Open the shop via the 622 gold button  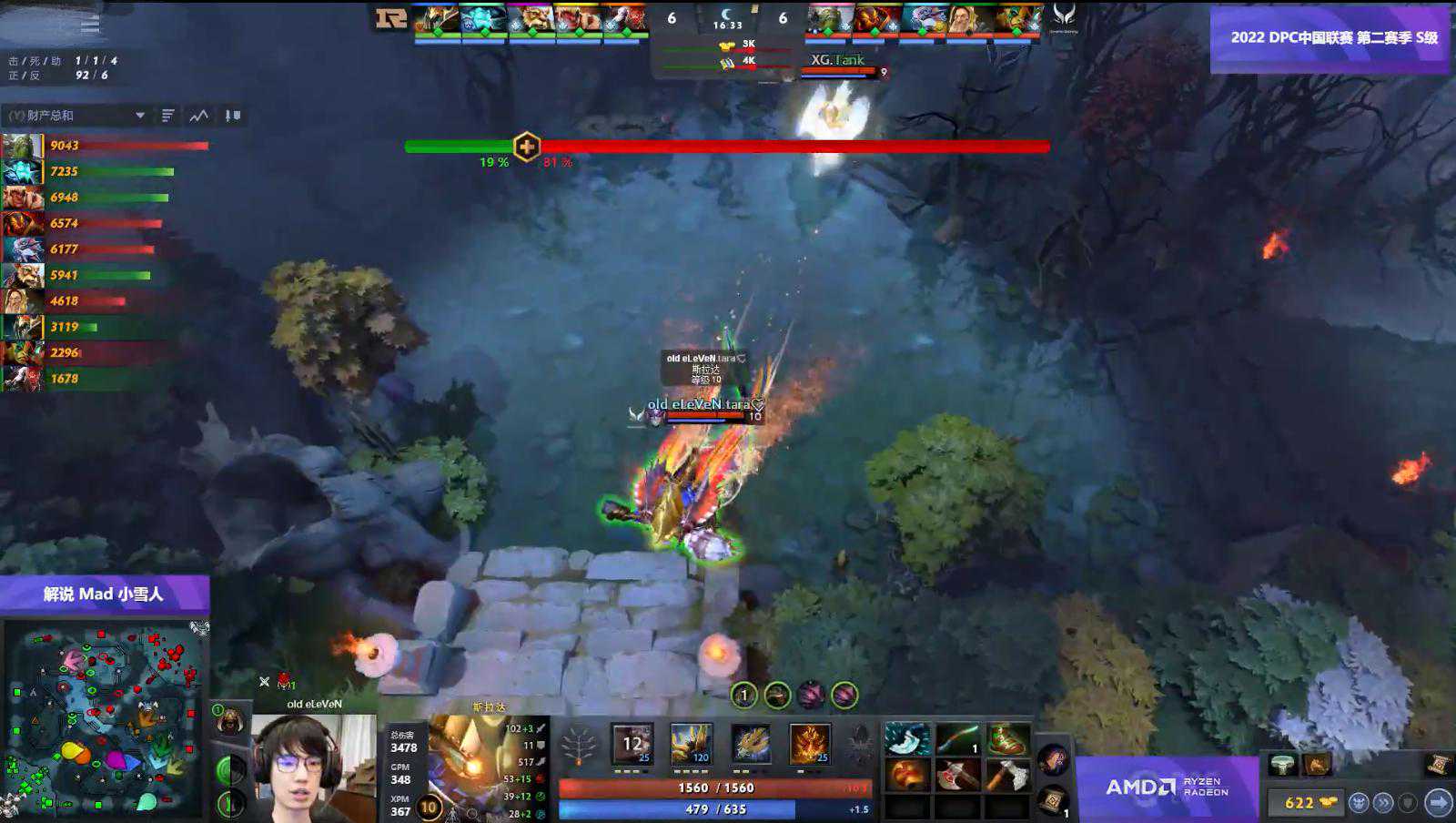tap(1305, 802)
